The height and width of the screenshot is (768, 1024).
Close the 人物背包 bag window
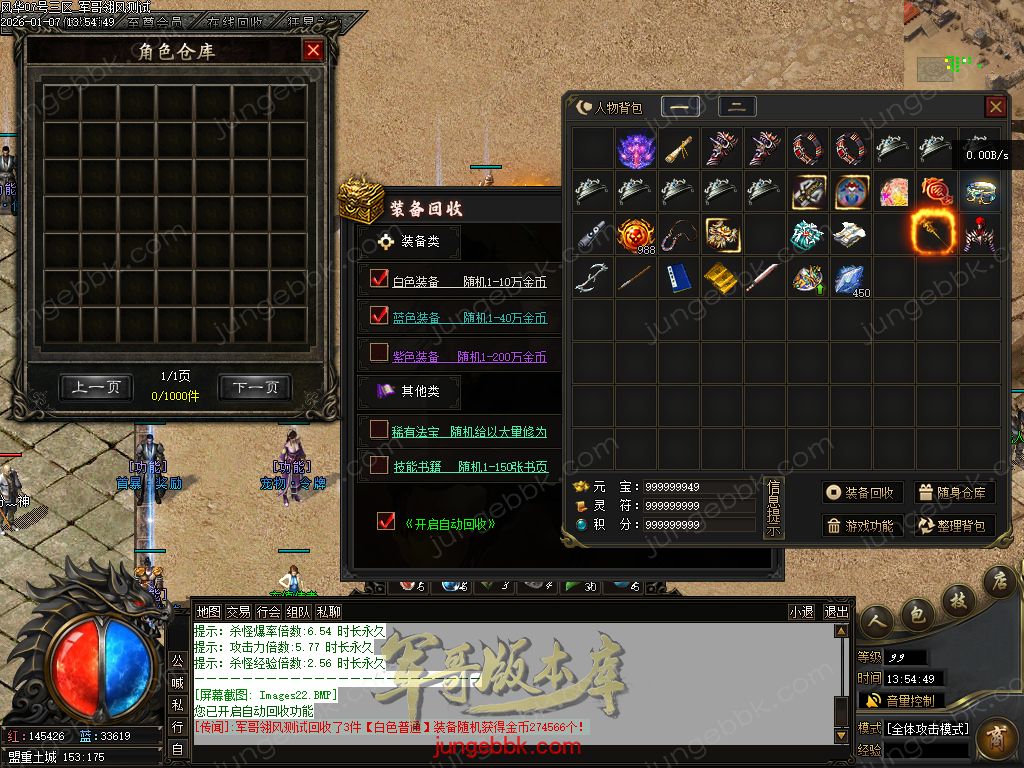995,107
